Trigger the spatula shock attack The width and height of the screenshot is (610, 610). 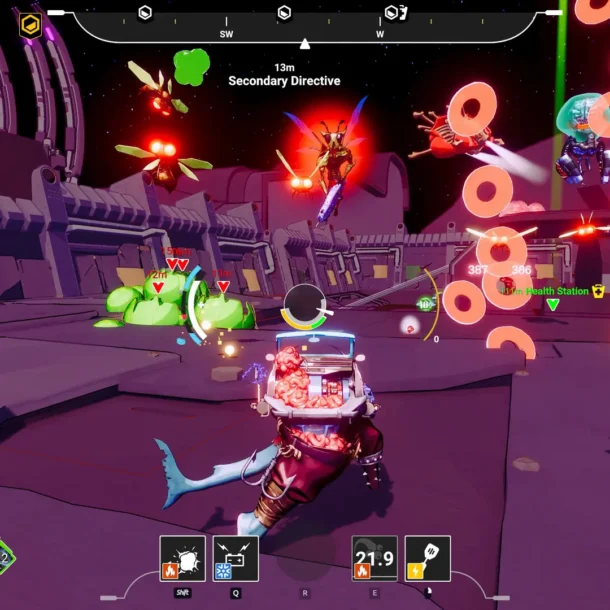427,558
